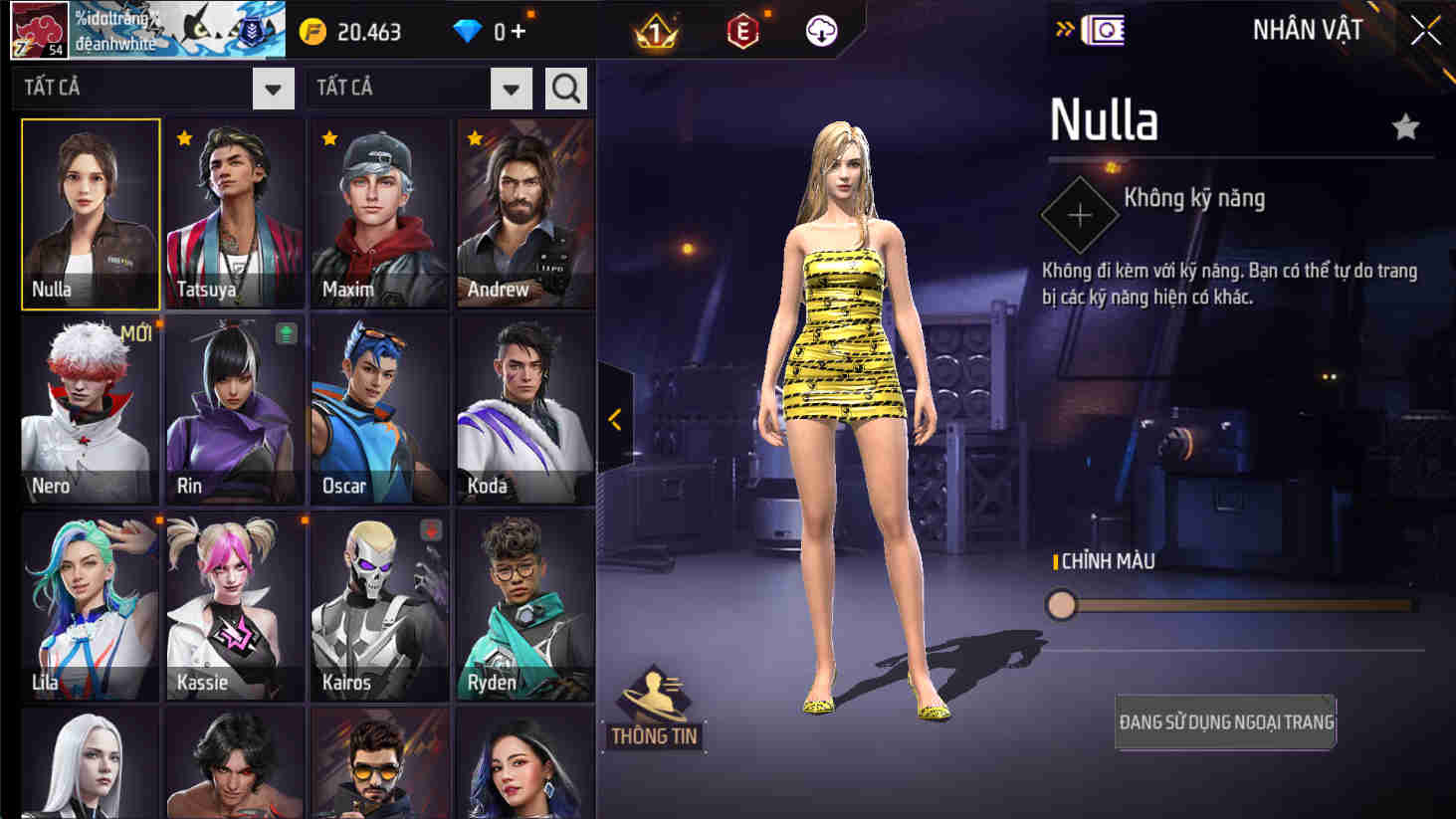Click the player name %idoltrang%
This screenshot has height=819, width=1456.
[117, 18]
